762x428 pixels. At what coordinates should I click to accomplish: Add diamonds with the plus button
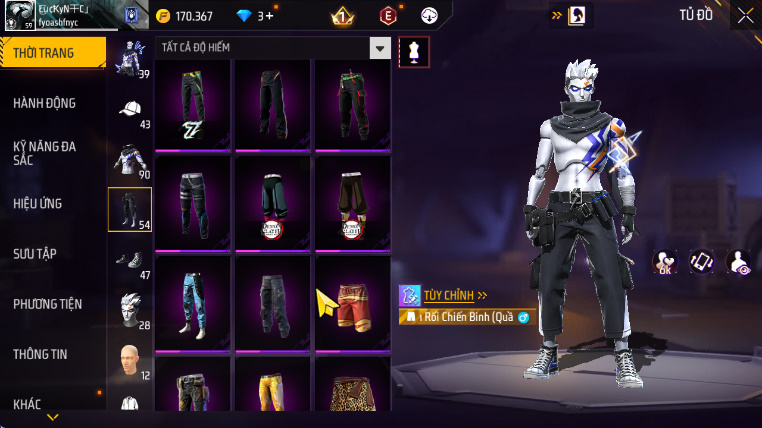click(269, 16)
